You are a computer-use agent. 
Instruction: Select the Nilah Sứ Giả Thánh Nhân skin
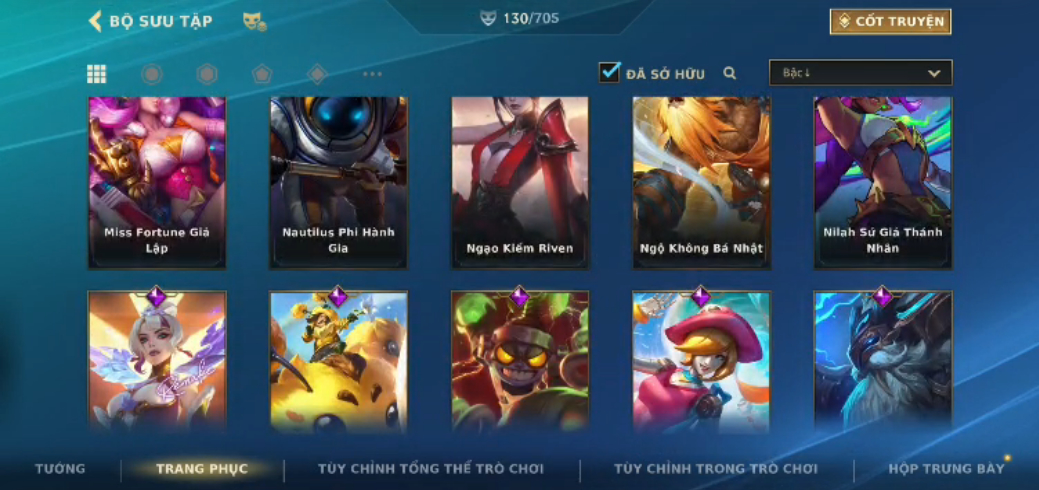(x=882, y=183)
